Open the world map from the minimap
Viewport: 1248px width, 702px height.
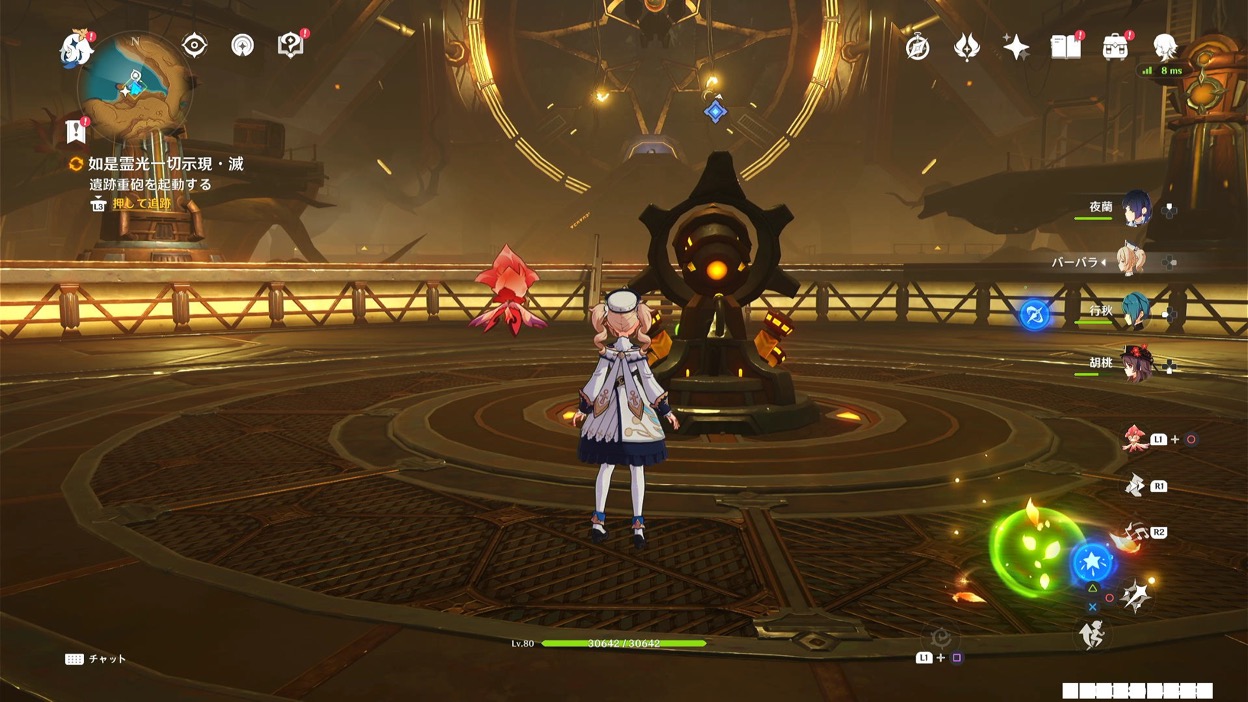(135, 86)
